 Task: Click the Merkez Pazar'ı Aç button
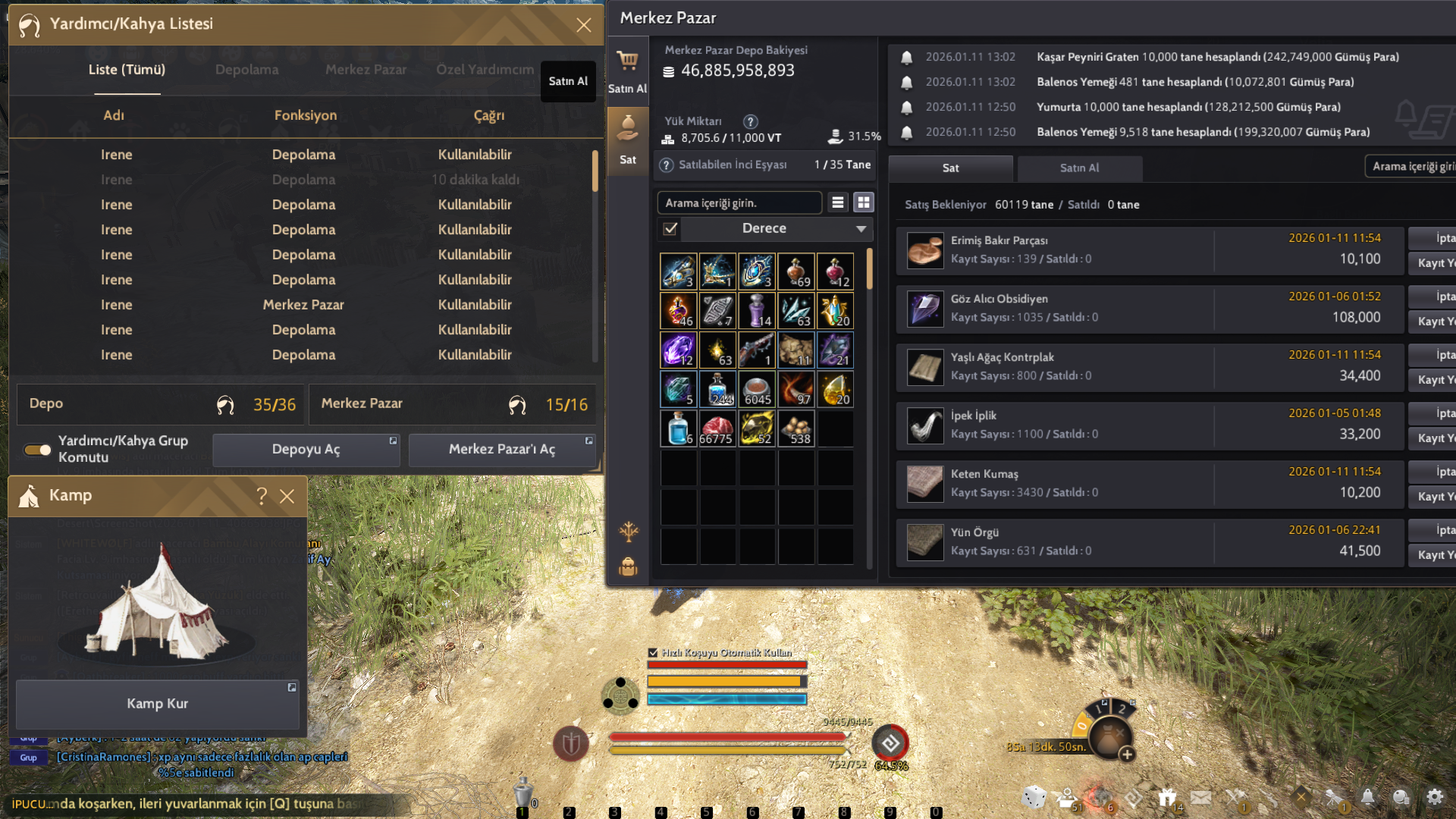pyautogui.click(x=502, y=449)
